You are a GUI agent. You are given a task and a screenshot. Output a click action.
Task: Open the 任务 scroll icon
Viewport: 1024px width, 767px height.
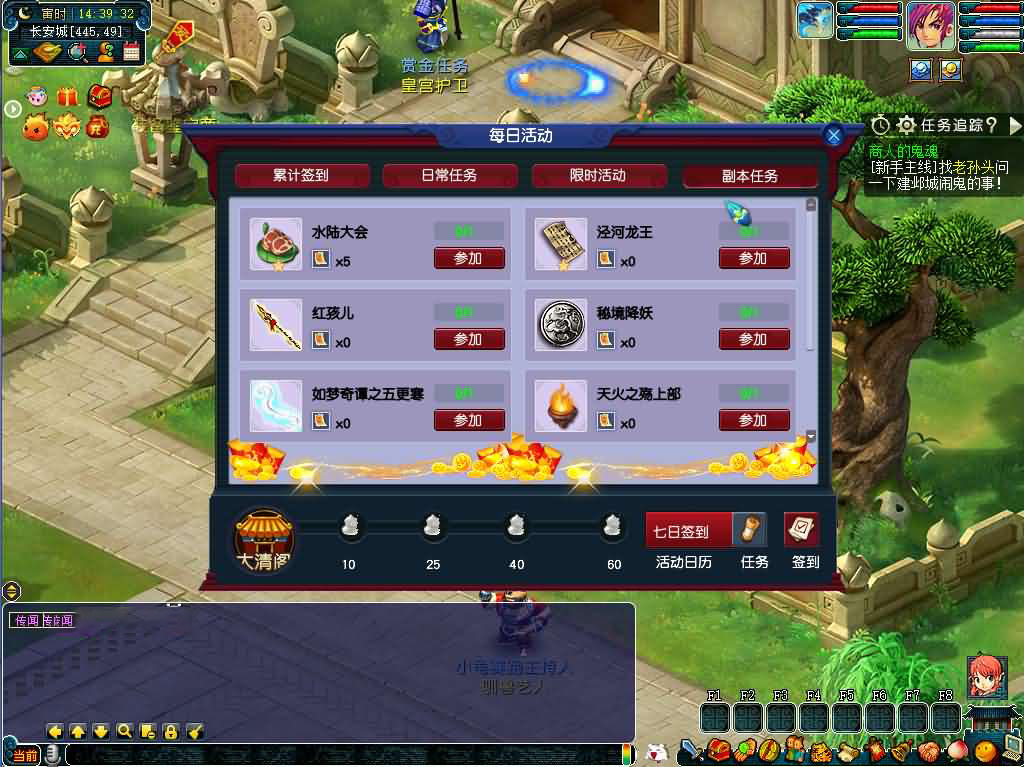[x=752, y=530]
